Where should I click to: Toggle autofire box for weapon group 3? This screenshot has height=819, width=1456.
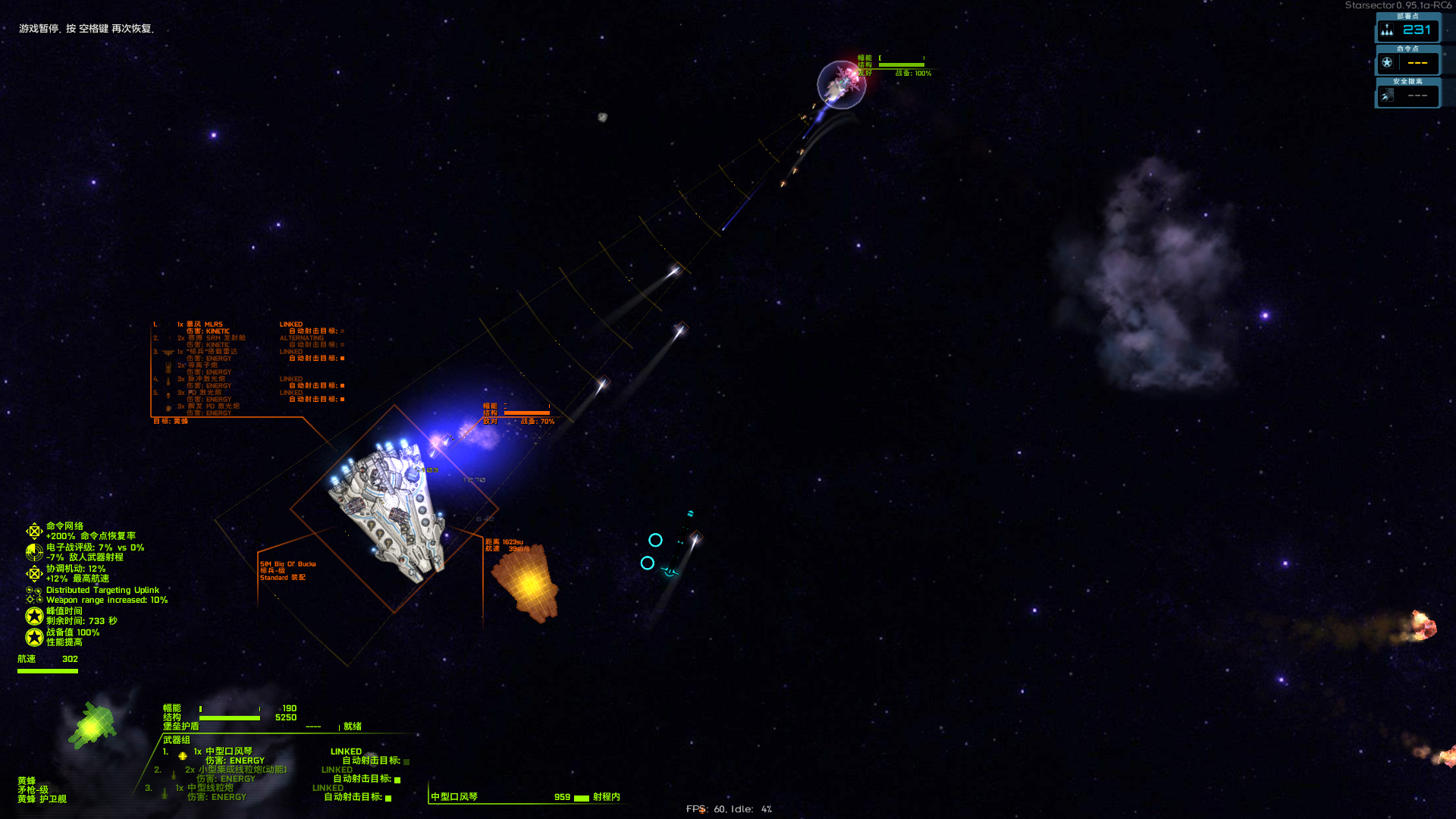tap(388, 798)
